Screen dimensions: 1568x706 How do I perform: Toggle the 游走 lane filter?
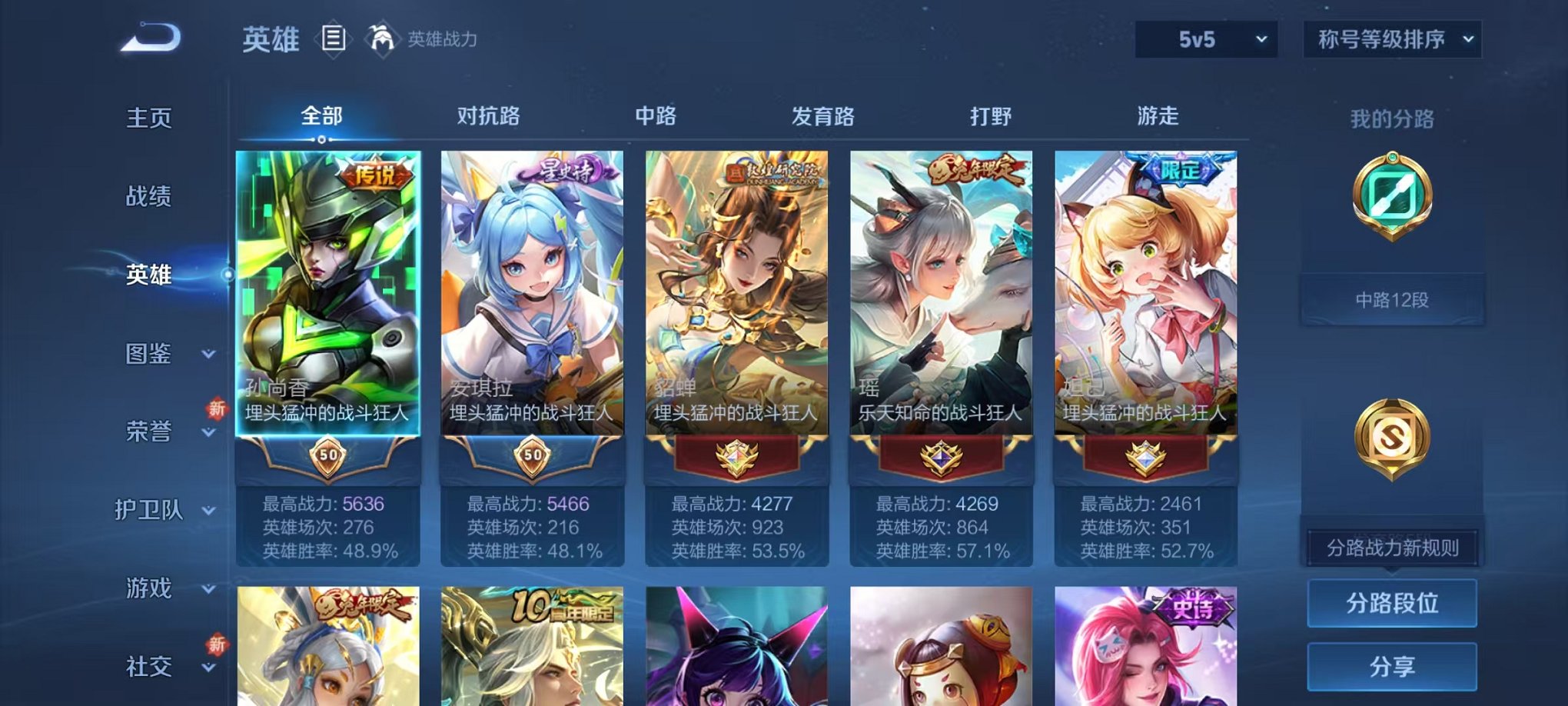1158,115
